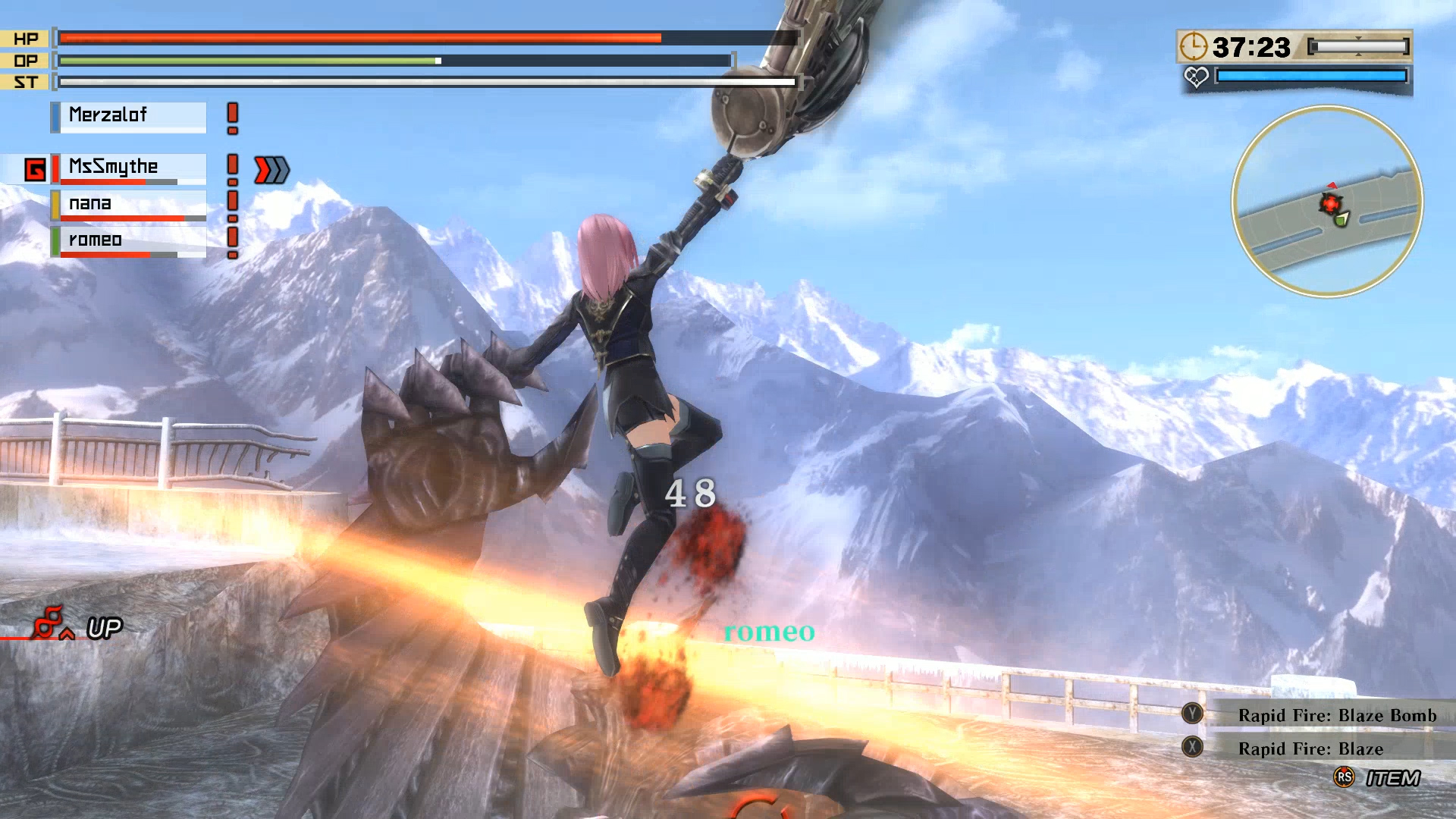Open the ITEM menu
The width and height of the screenshot is (1456, 819).
[x=1391, y=778]
